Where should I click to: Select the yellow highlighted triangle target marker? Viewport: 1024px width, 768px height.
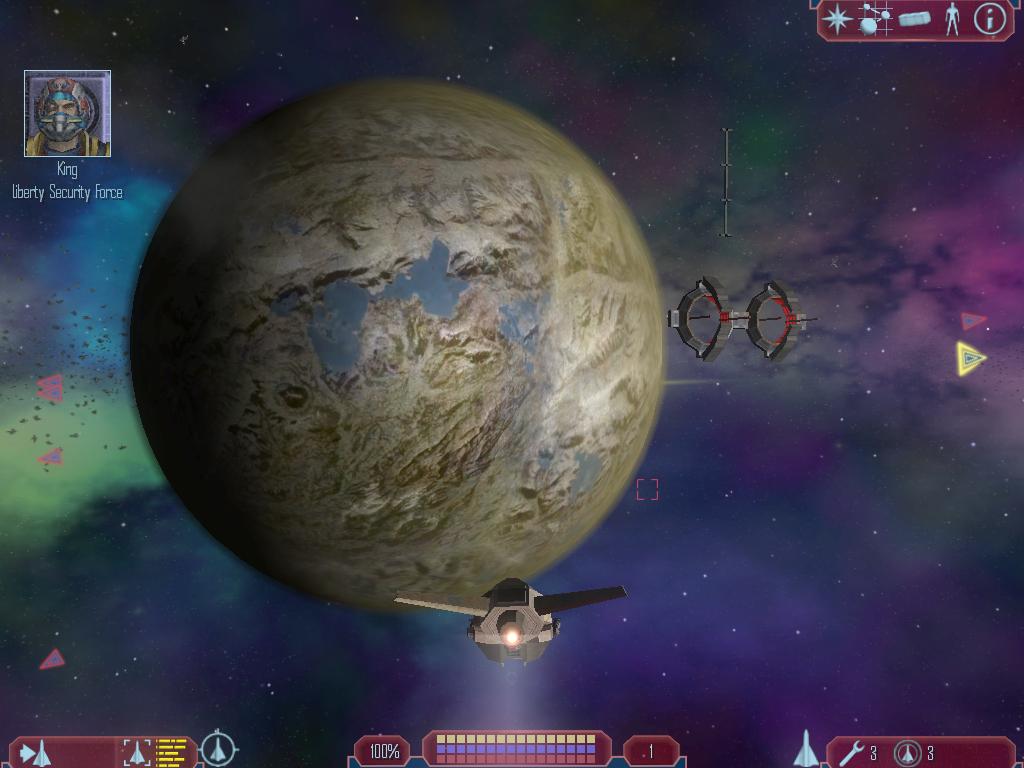click(x=969, y=358)
